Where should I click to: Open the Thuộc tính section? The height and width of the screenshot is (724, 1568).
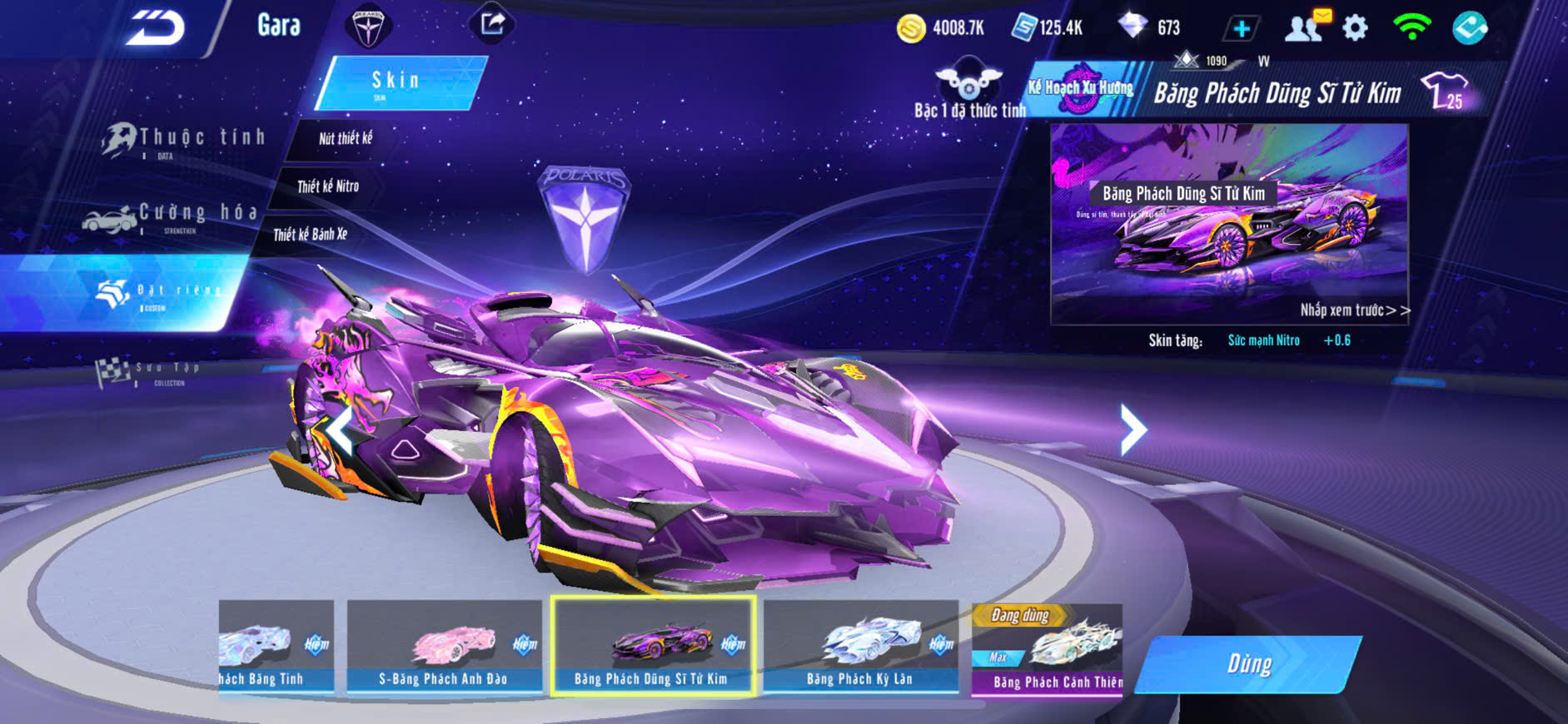pos(185,140)
